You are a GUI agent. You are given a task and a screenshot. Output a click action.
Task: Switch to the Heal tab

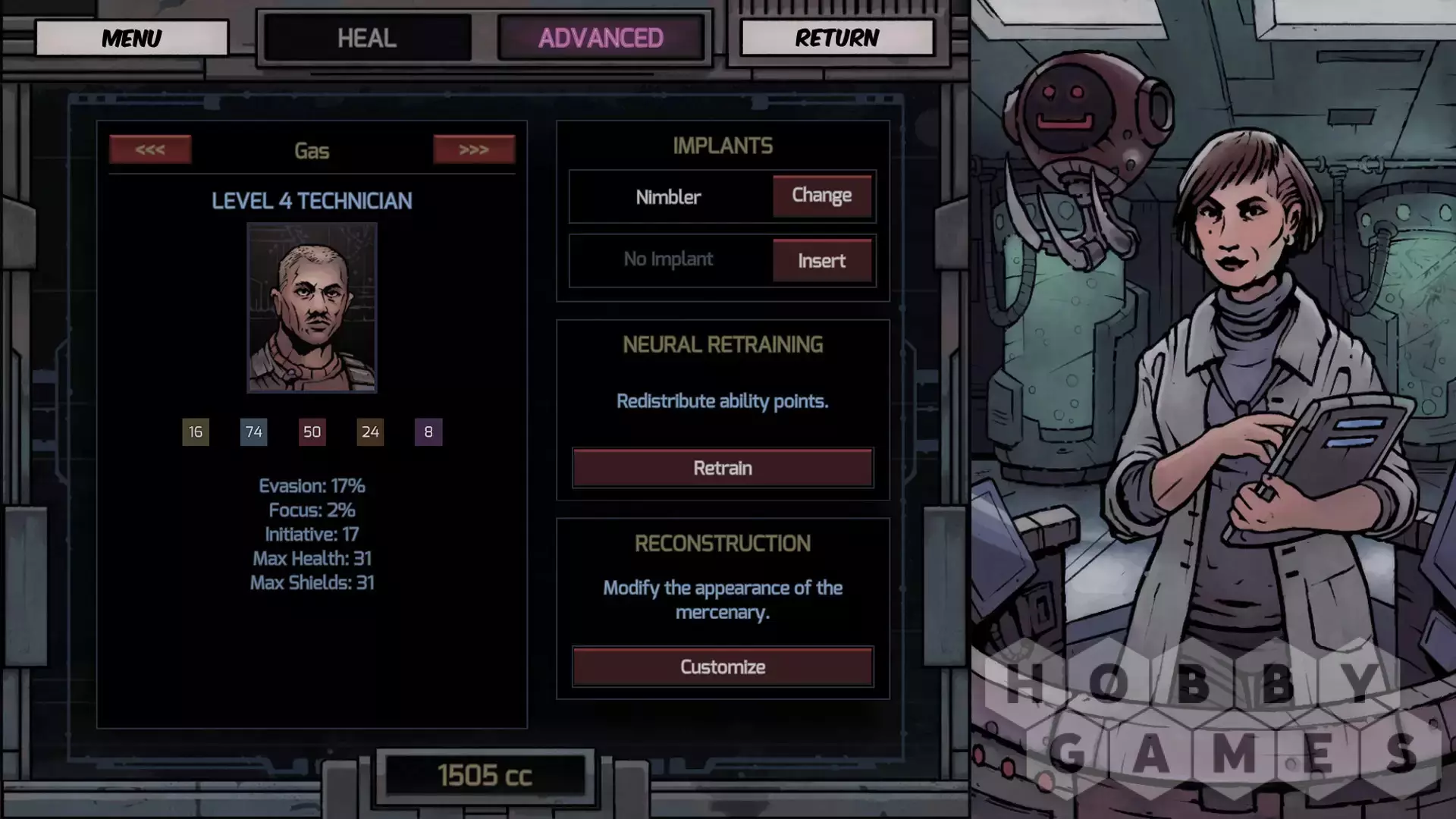[367, 38]
